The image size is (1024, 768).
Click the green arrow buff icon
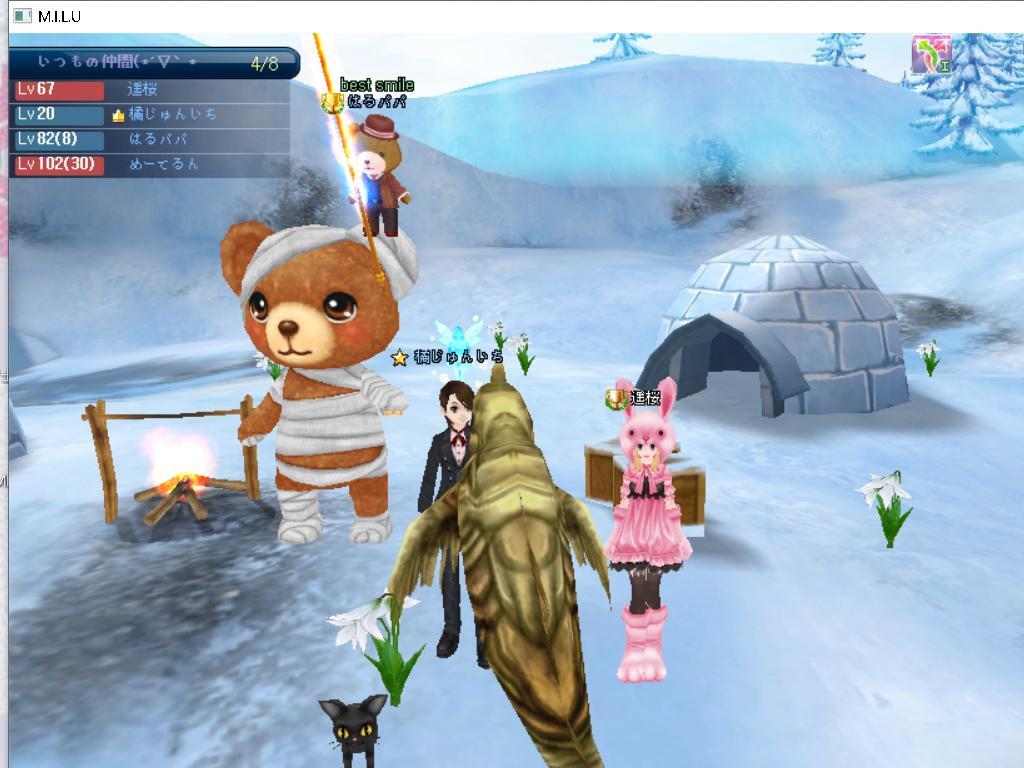931,55
